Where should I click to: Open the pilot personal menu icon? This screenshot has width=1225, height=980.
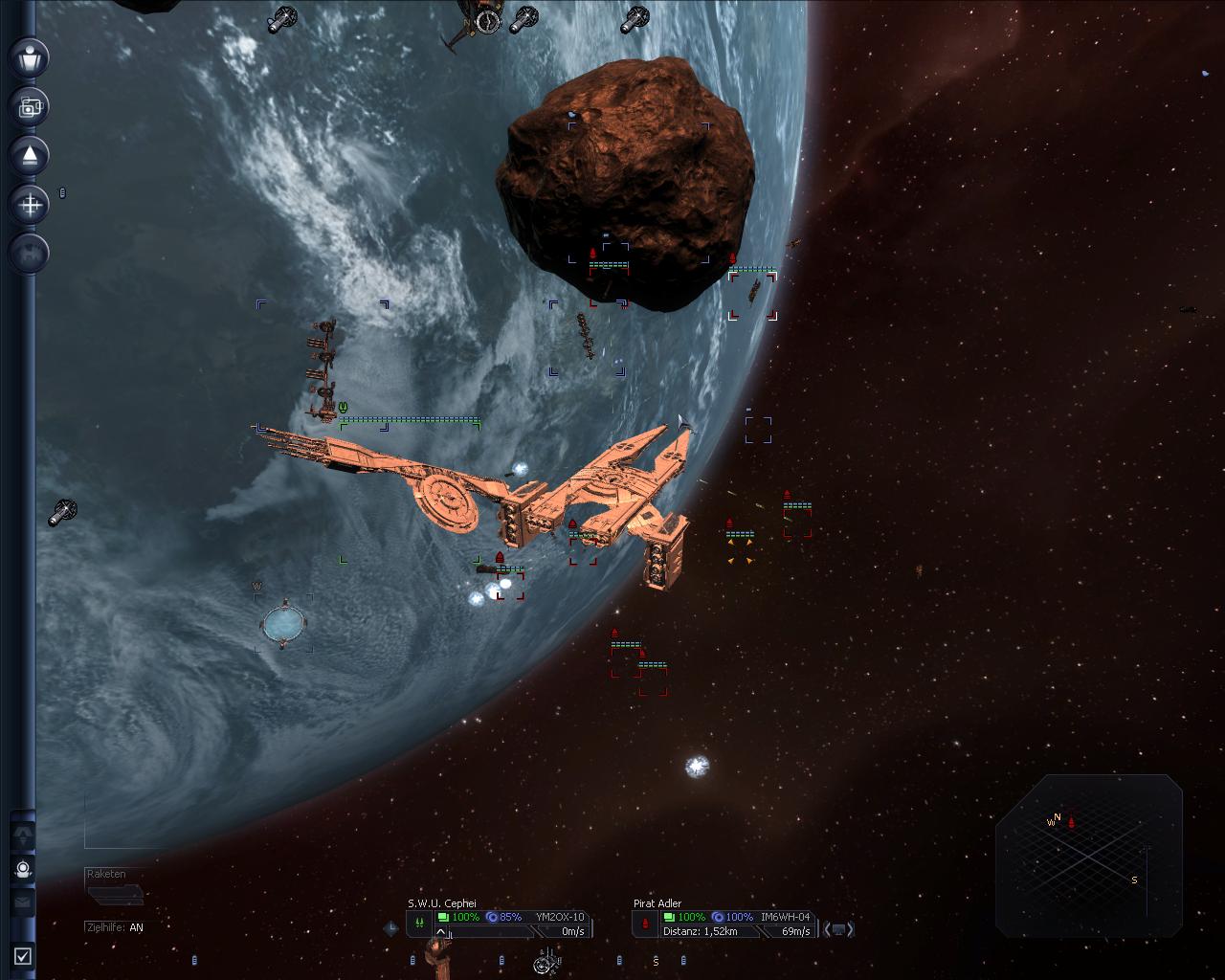click(x=30, y=57)
